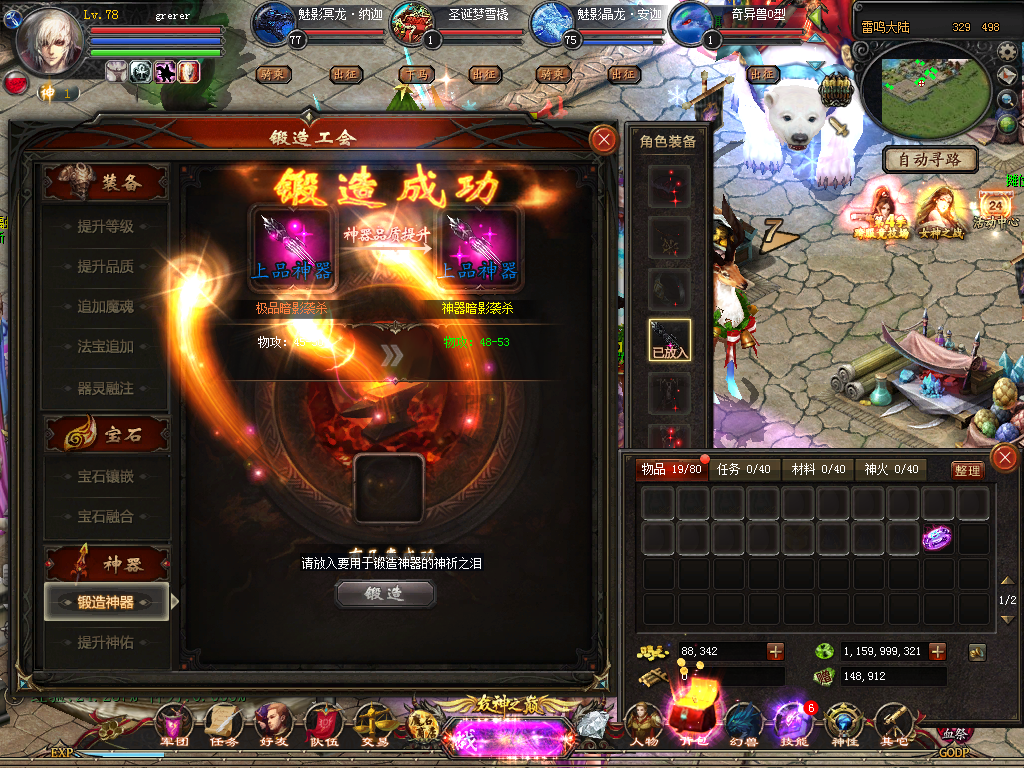Click the 自动寻路 auto-pathfinding button
This screenshot has width=1024, height=768.
coord(930,159)
